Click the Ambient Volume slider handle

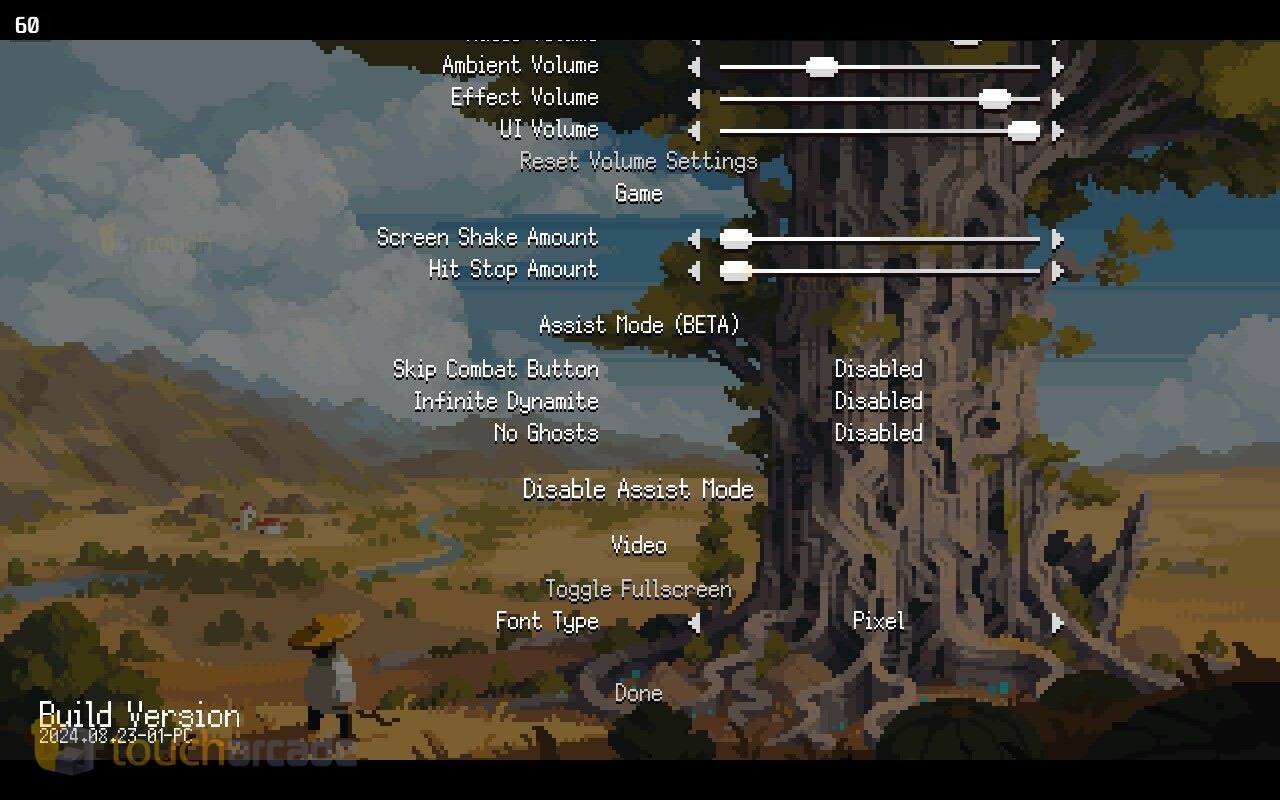tap(821, 67)
